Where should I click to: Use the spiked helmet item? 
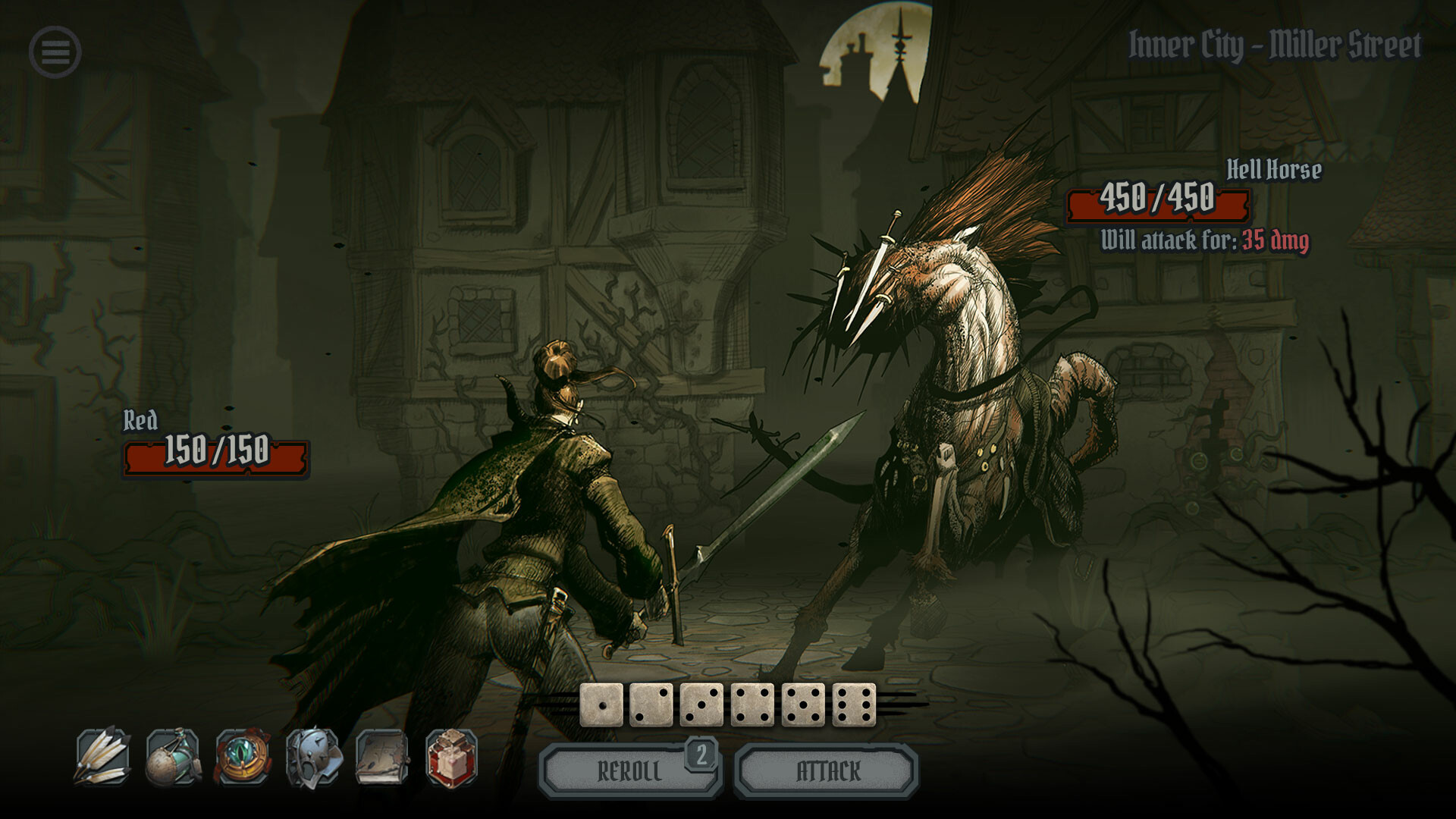pos(312,756)
